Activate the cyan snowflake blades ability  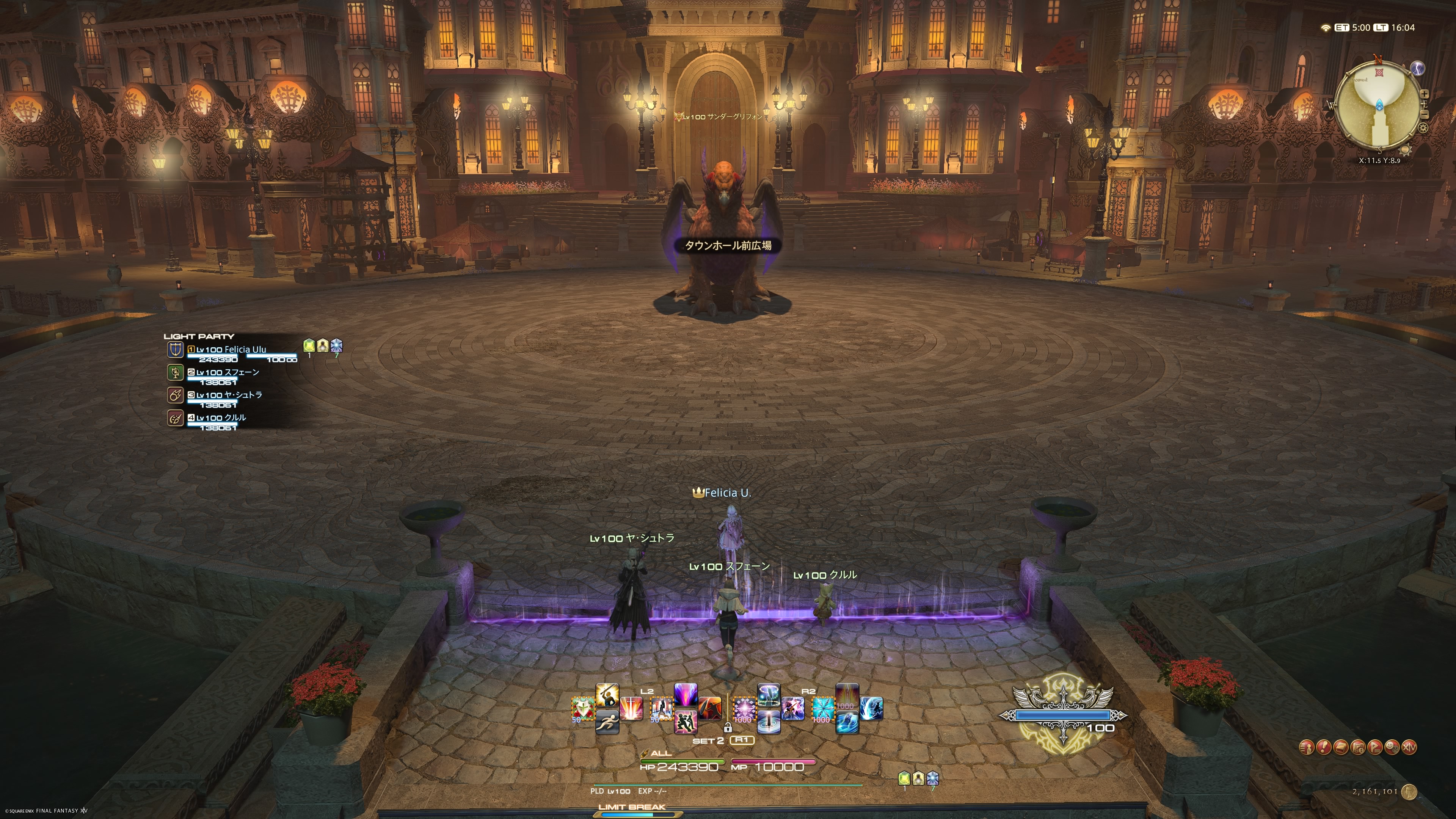coord(822,709)
